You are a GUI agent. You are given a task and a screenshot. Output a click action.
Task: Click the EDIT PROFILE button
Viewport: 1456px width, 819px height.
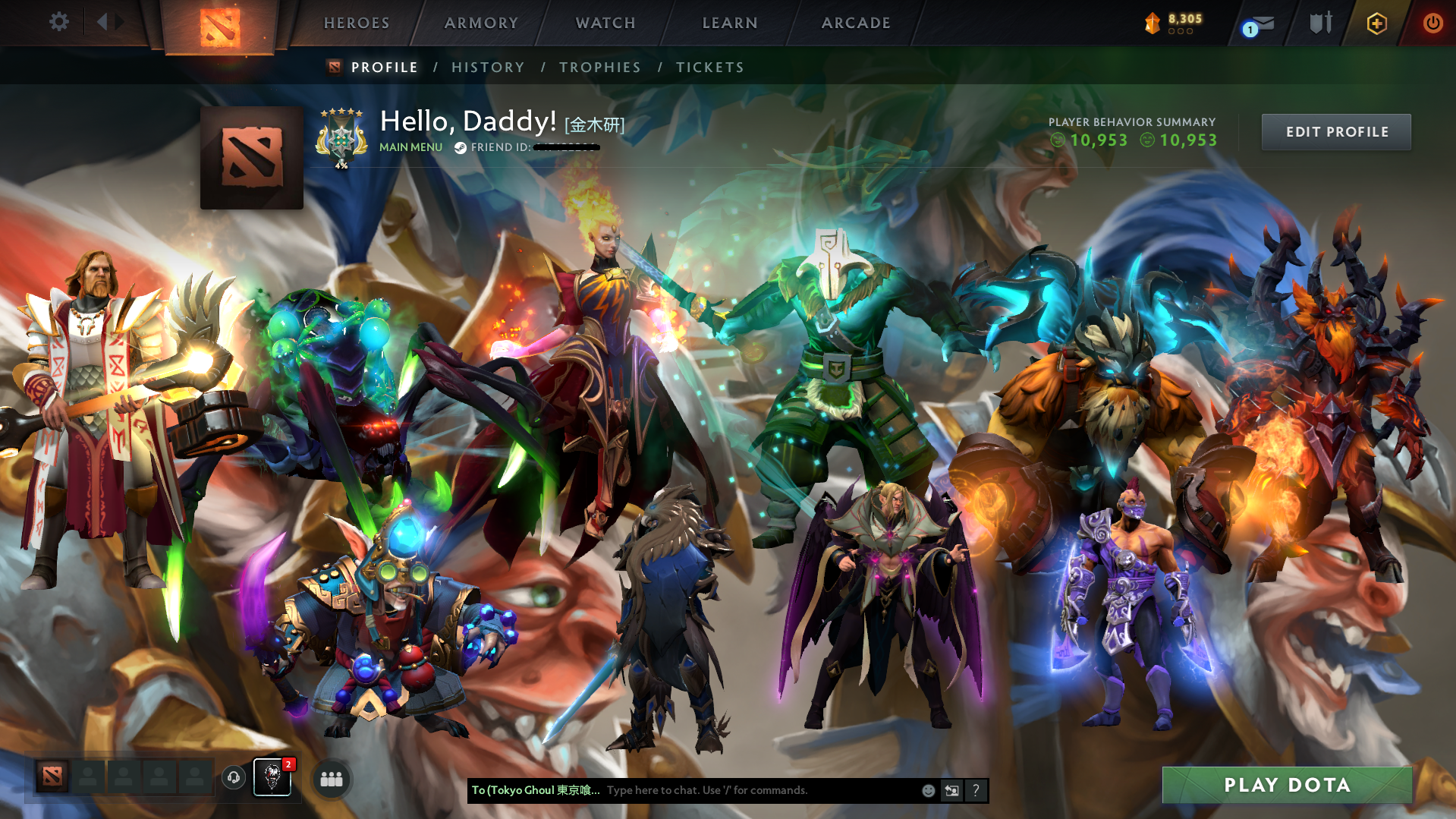pyautogui.click(x=1335, y=131)
